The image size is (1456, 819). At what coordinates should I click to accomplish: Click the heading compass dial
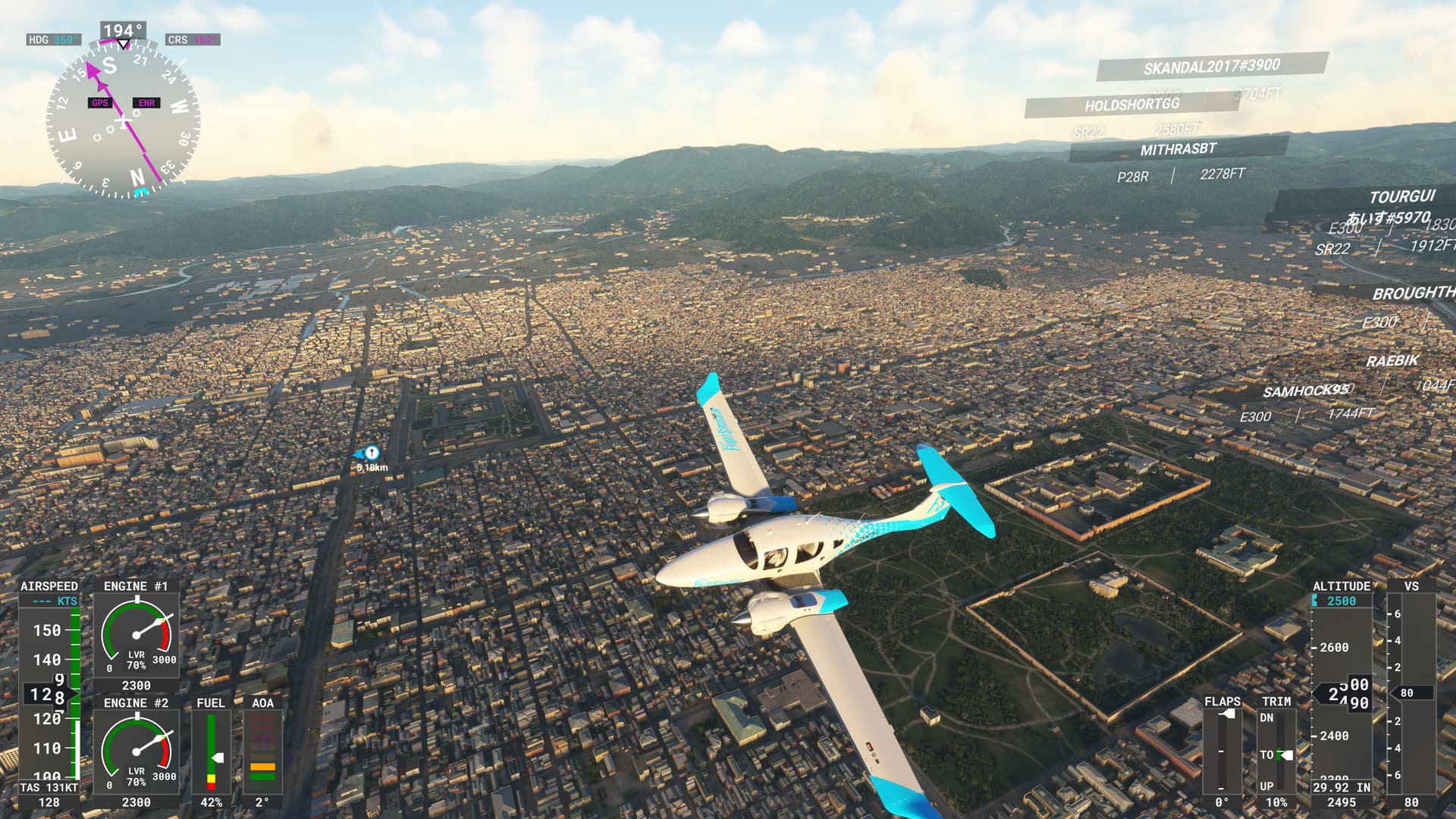pos(123,121)
